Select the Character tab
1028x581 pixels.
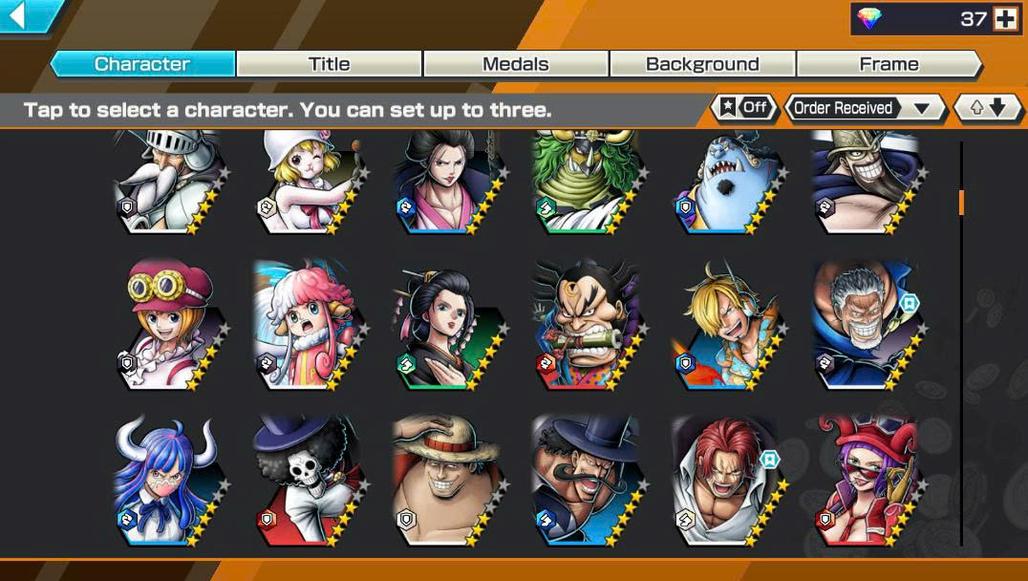pos(142,64)
